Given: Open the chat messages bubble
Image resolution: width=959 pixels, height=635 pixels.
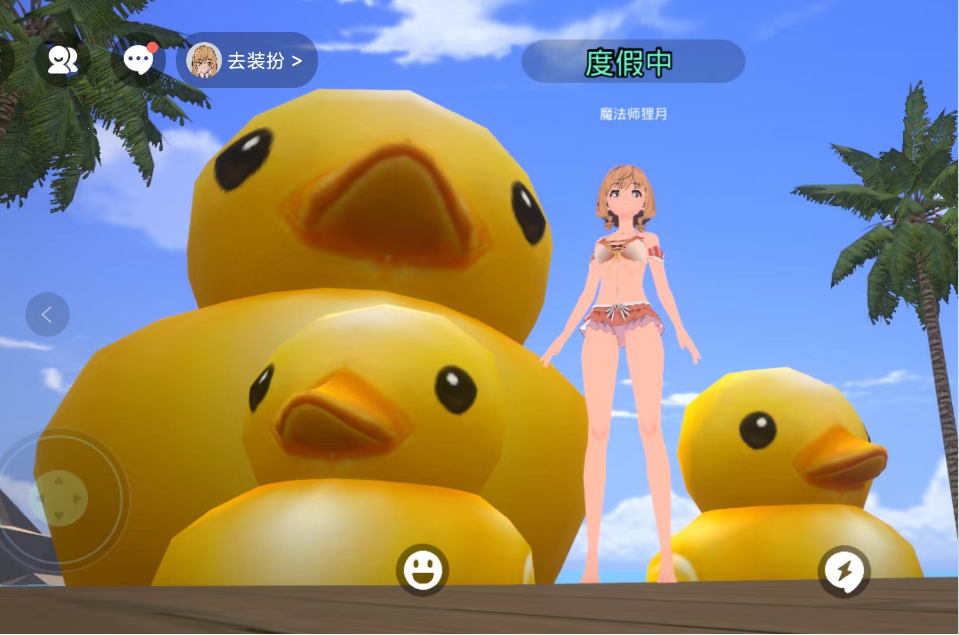Looking at the screenshot, I should pyautogui.click(x=138, y=60).
